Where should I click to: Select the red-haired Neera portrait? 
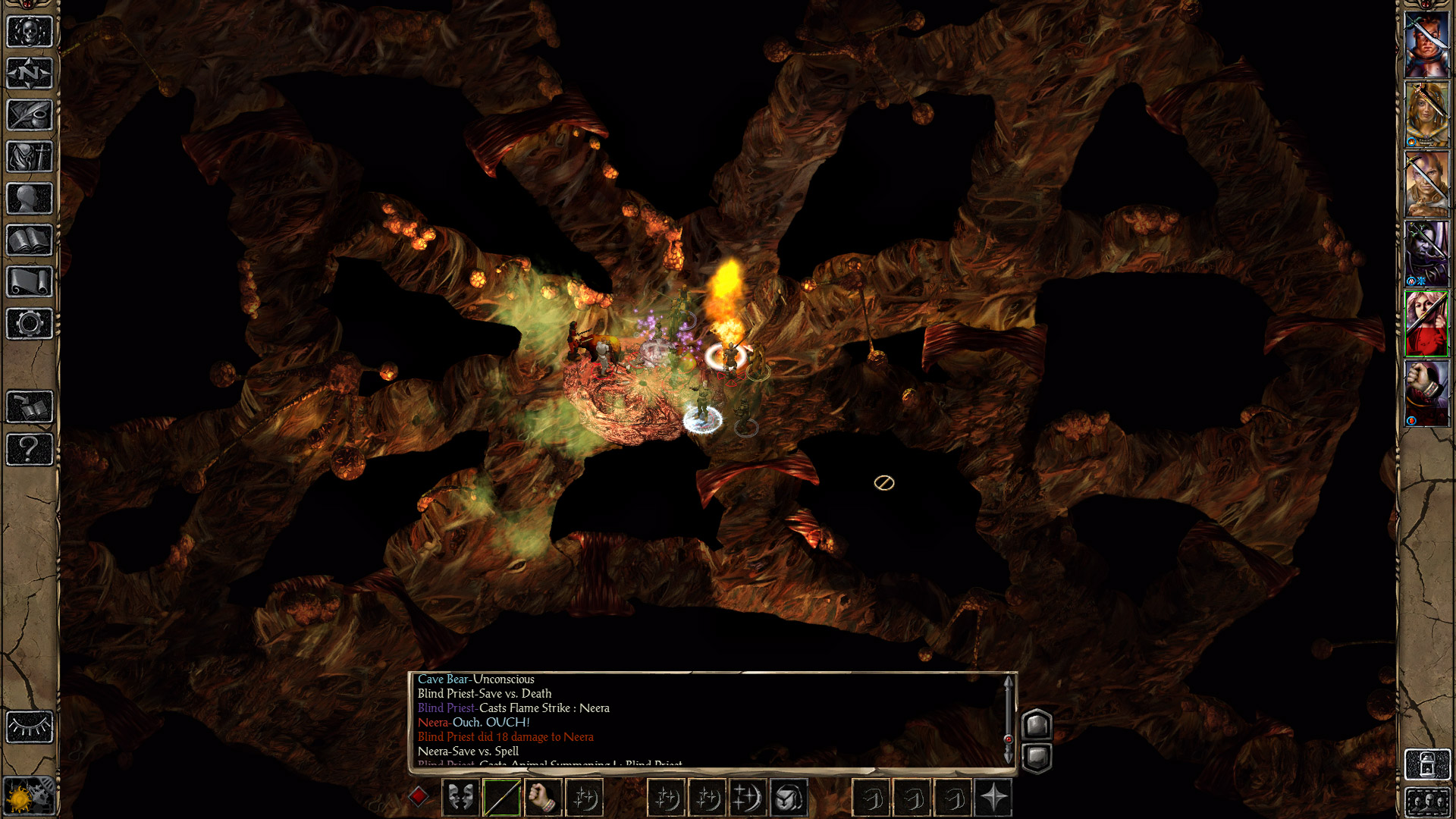pos(1426,324)
